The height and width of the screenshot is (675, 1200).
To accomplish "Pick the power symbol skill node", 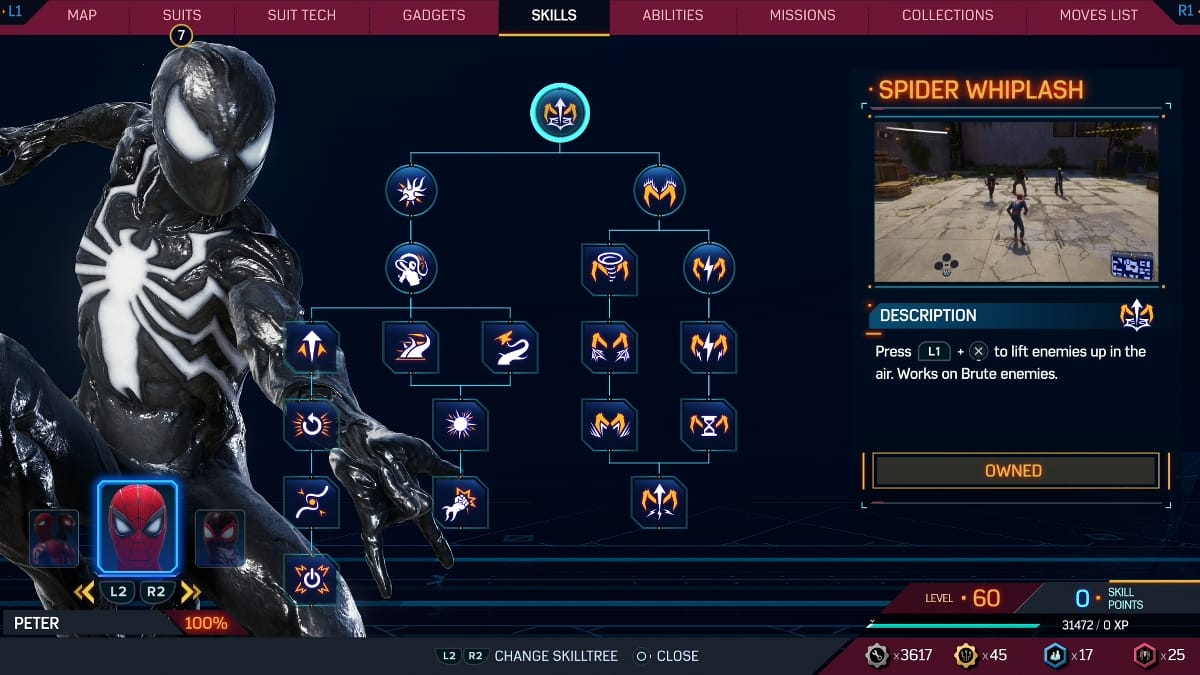I will [311, 579].
